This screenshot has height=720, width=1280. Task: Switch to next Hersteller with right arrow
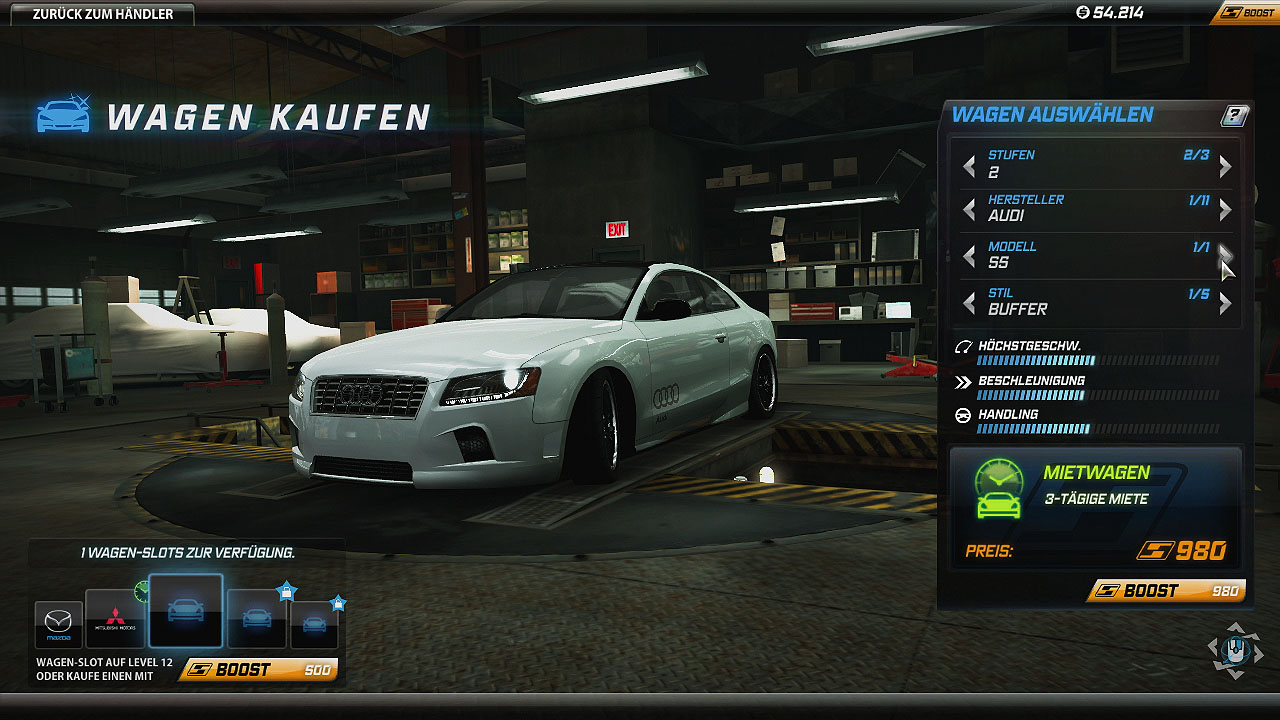point(1225,209)
